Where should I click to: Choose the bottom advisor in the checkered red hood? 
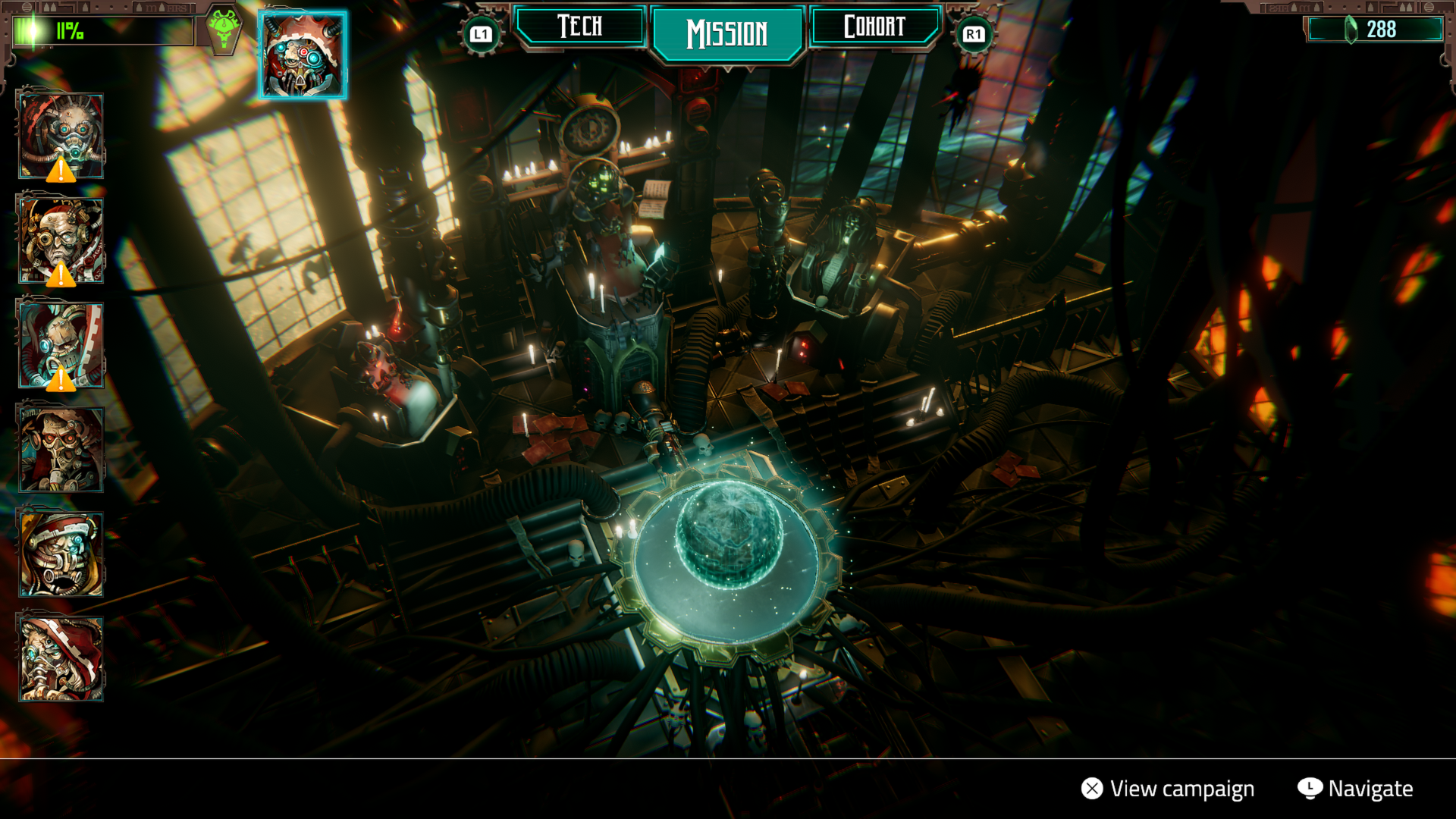coord(61,658)
